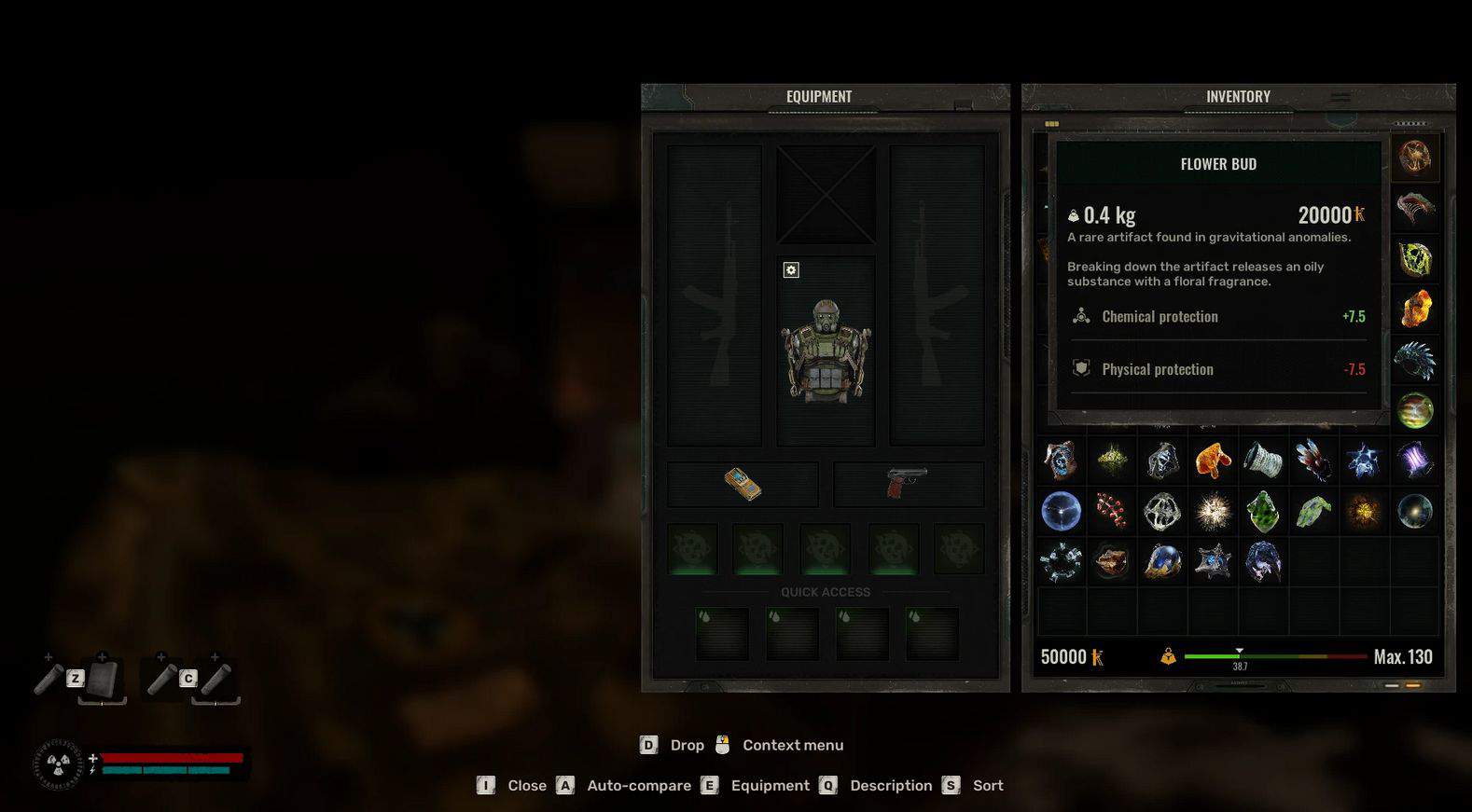1472x812 pixels.
Task: Choose the spiked blue shell artifact
Action: (1414, 360)
